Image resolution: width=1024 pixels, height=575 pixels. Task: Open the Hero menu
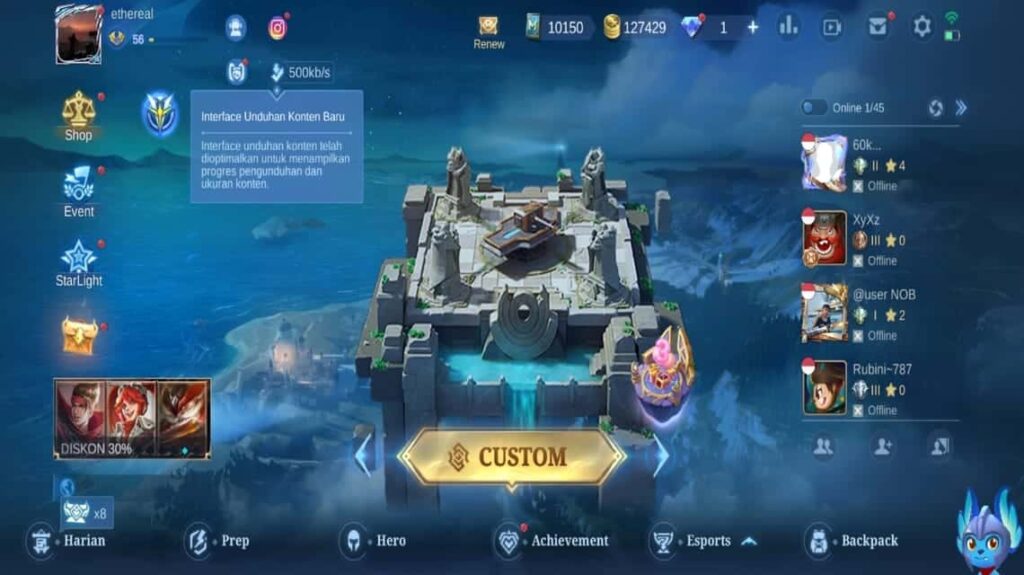point(376,541)
